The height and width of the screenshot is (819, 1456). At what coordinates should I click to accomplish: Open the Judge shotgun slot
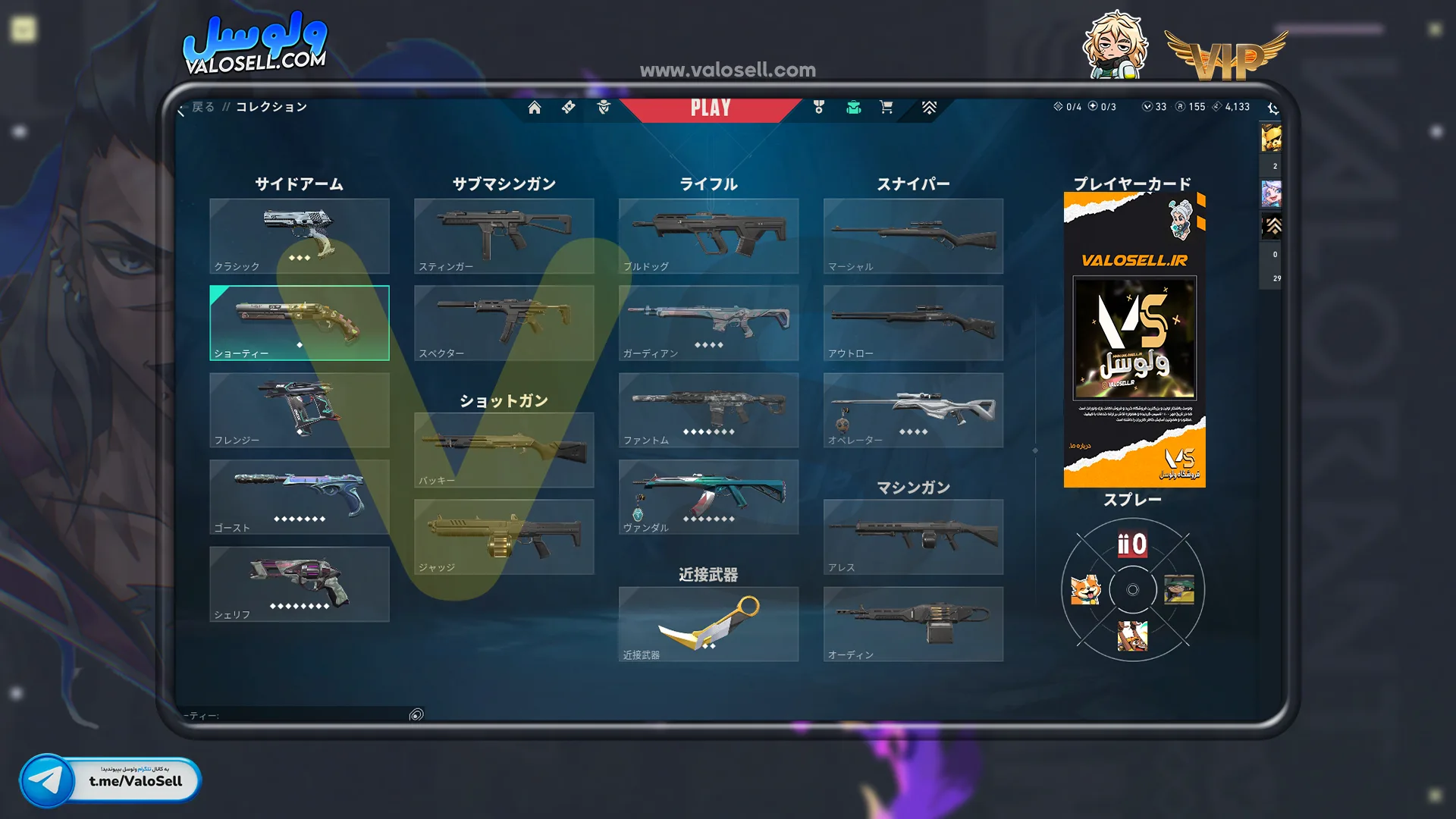(x=504, y=537)
